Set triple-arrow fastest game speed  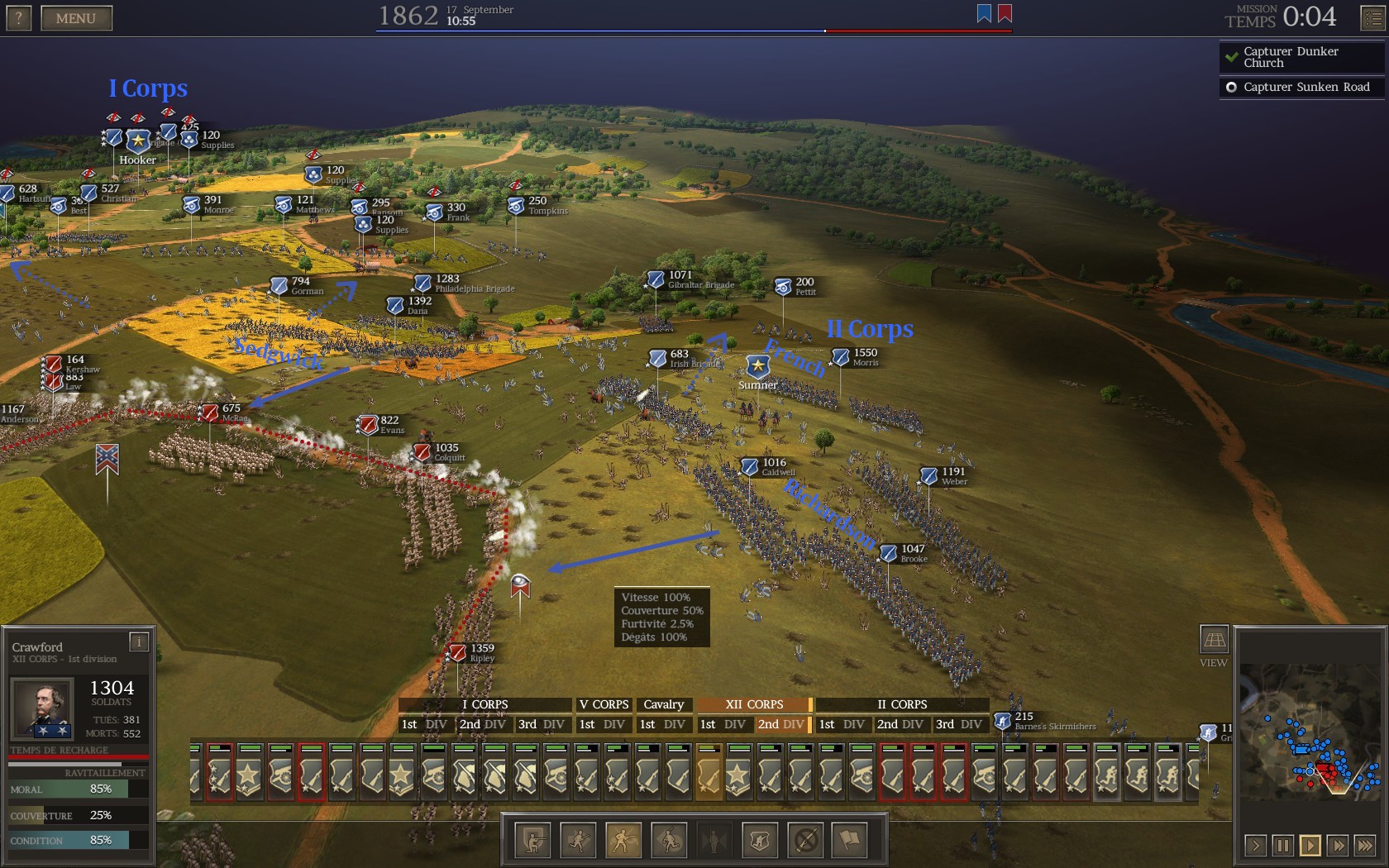point(1365,845)
